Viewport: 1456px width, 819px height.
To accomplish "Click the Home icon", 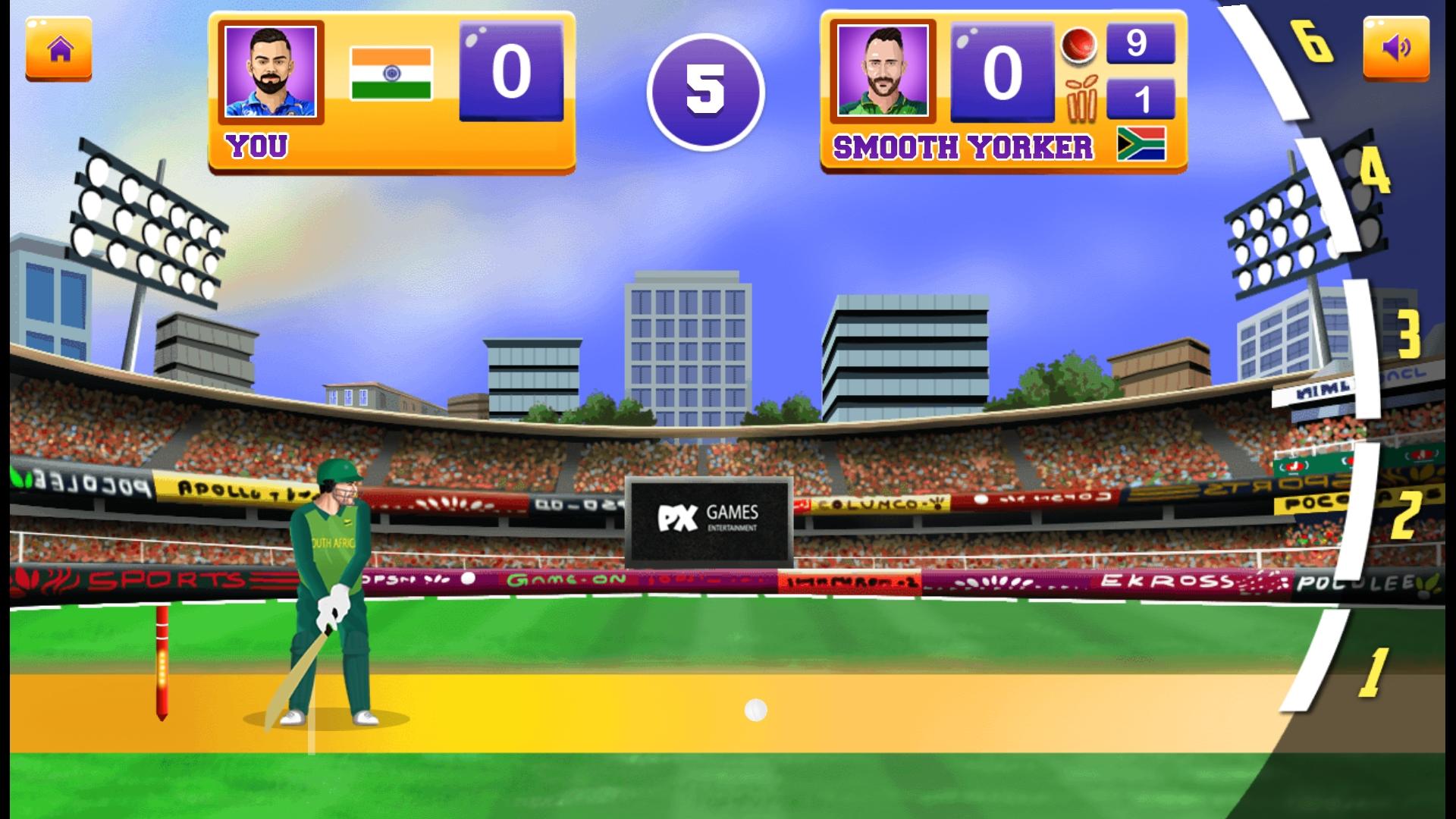I will (x=58, y=52).
